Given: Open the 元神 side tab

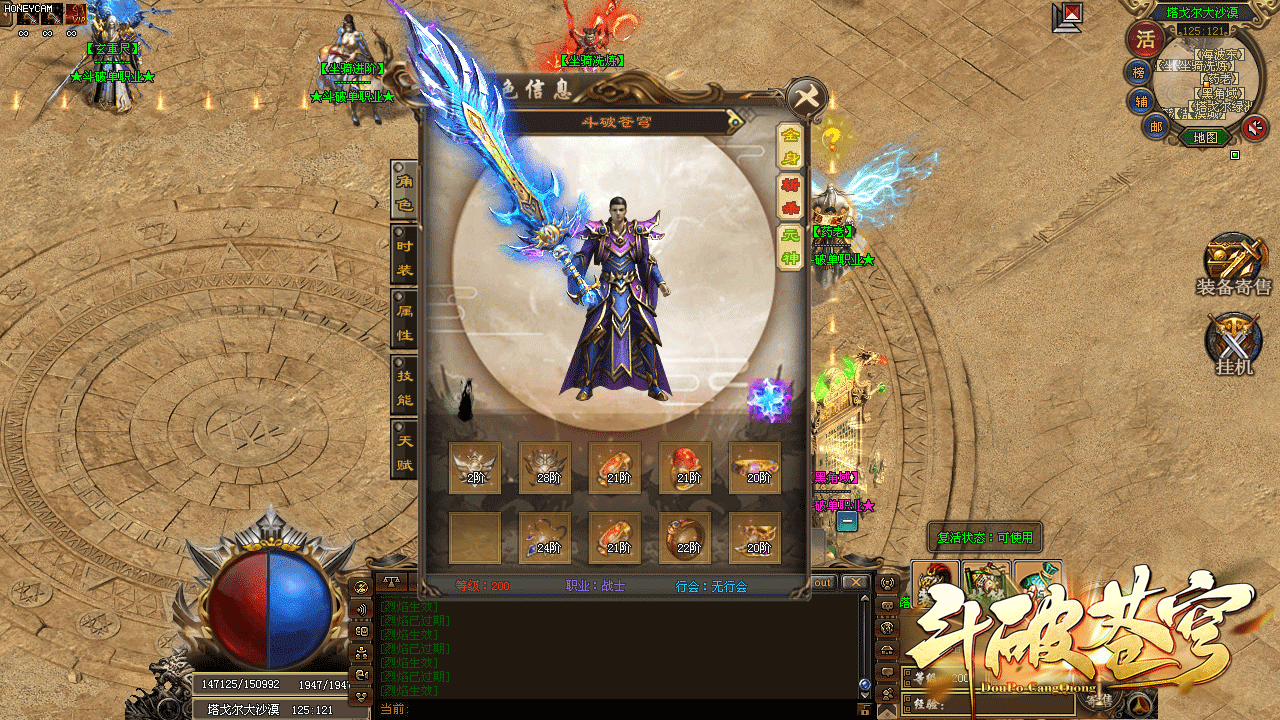Looking at the screenshot, I should [790, 248].
